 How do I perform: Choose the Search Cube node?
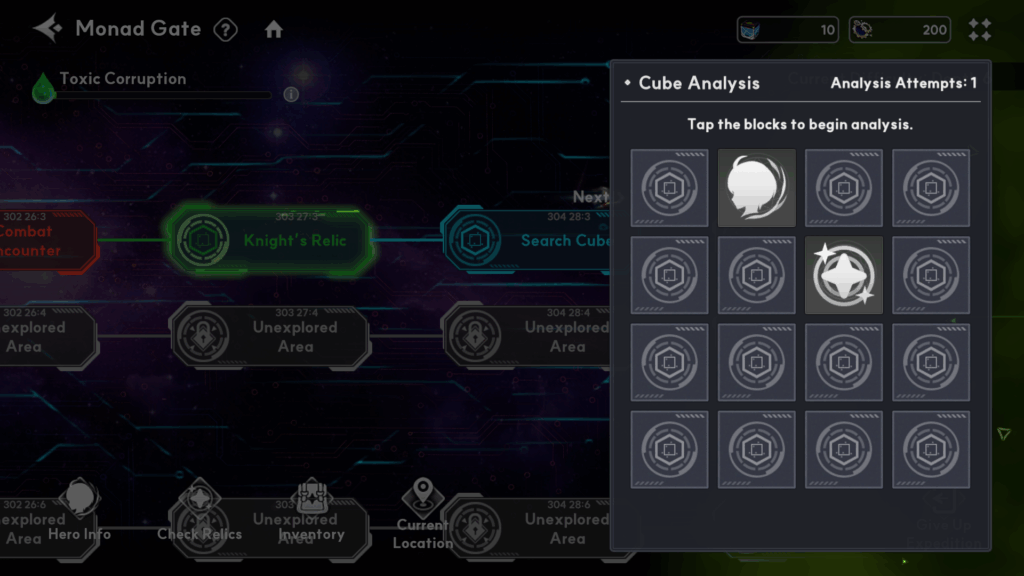coord(530,240)
